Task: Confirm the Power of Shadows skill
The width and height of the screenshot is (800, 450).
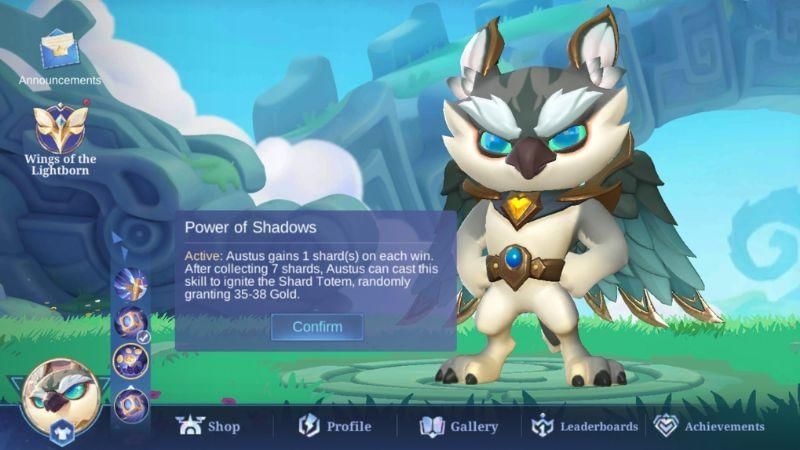Action: pos(317,327)
